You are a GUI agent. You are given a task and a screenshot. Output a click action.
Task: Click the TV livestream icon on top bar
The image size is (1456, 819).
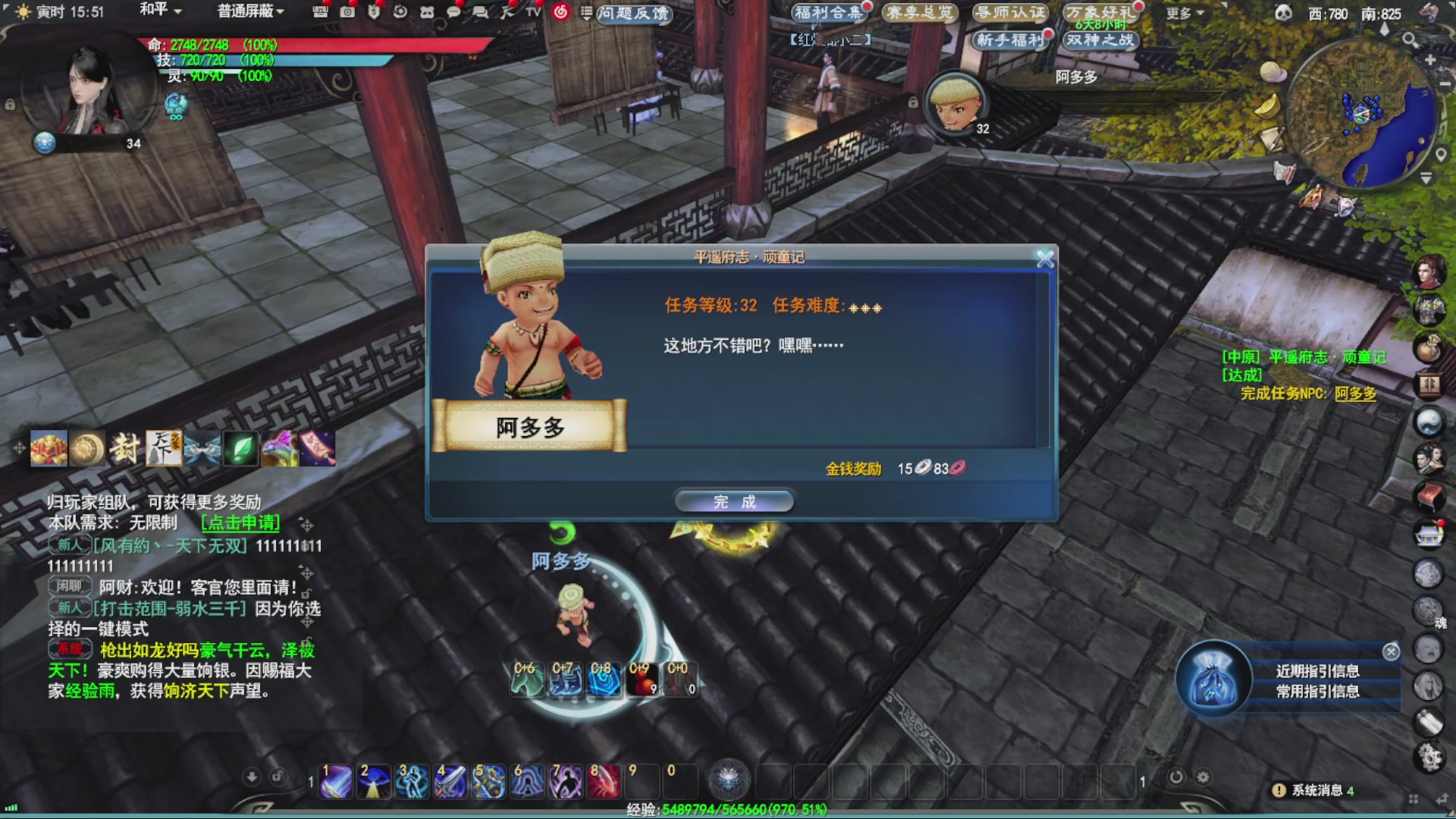[532, 12]
